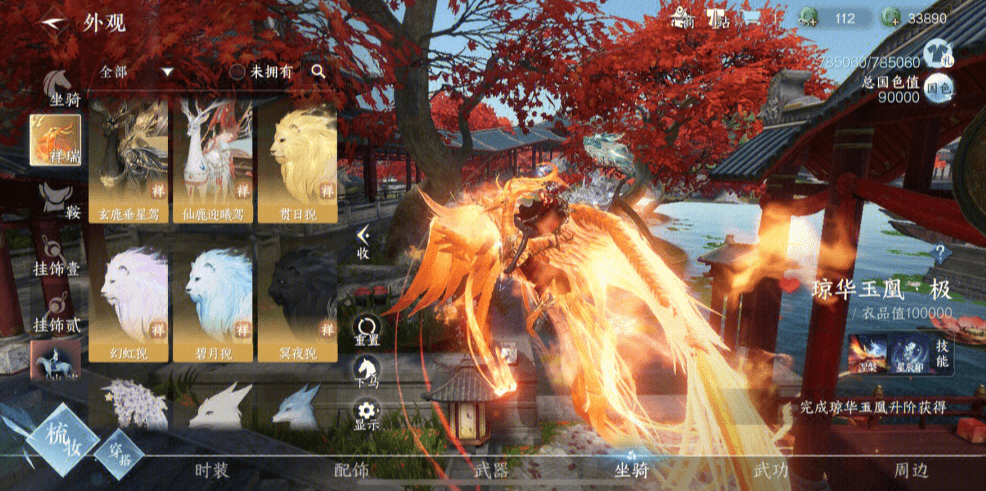Select the 玄鹿垂星驾 mount card

[x=128, y=160]
